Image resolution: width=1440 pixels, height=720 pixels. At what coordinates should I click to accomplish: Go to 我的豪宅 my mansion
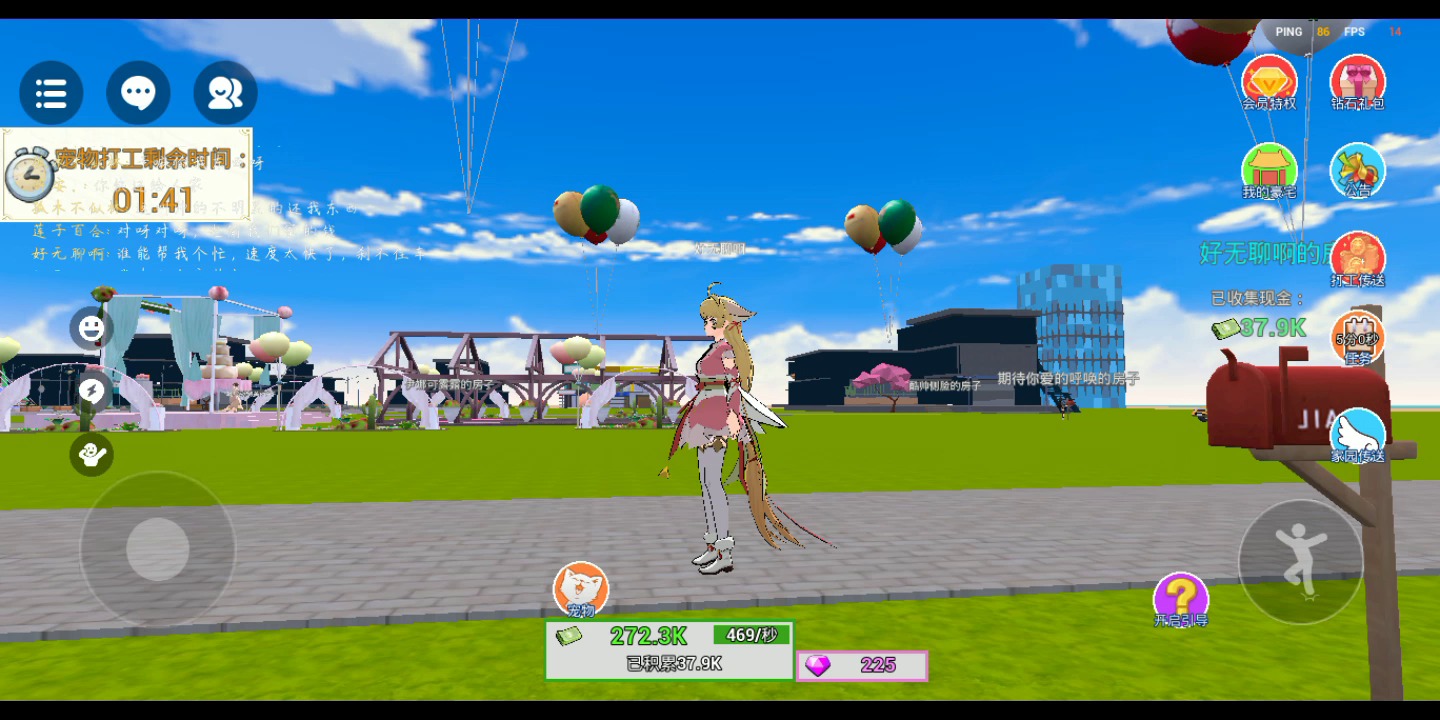(x=1269, y=170)
